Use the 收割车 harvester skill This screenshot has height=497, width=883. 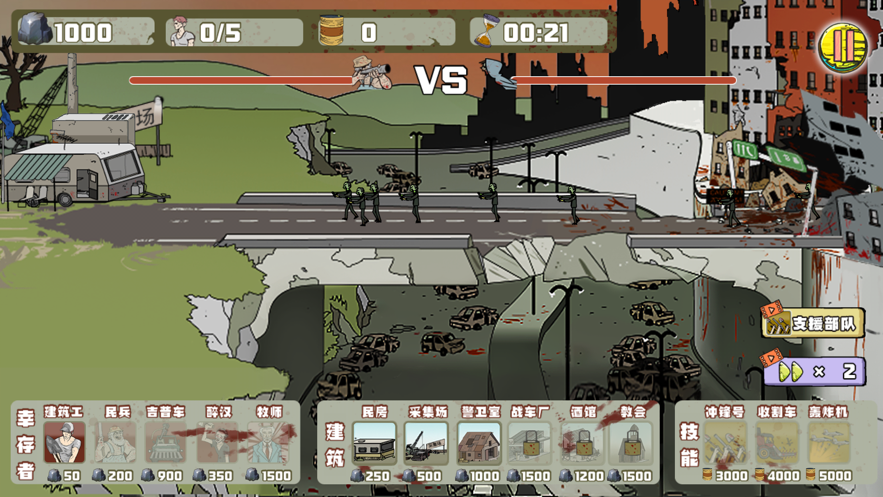point(777,443)
